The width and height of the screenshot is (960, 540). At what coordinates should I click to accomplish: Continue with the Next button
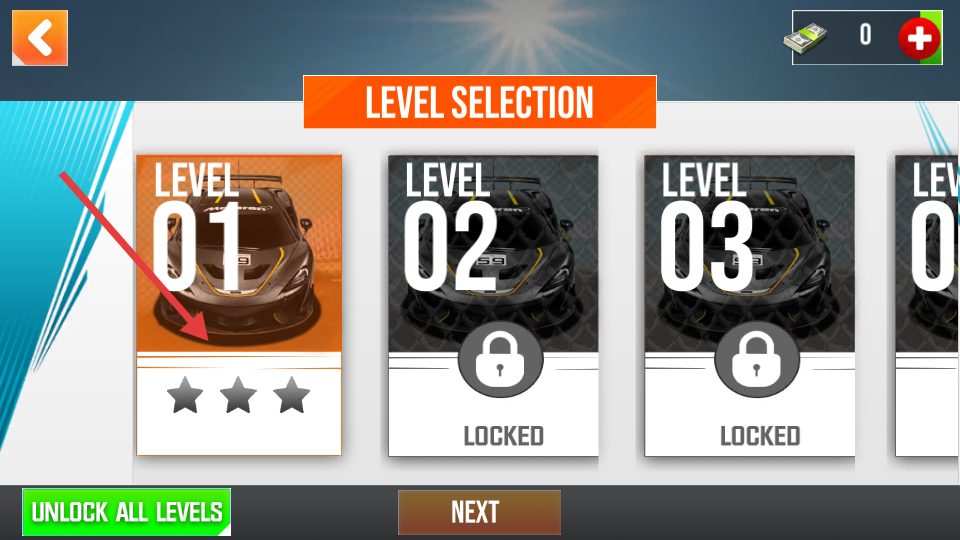[x=479, y=512]
